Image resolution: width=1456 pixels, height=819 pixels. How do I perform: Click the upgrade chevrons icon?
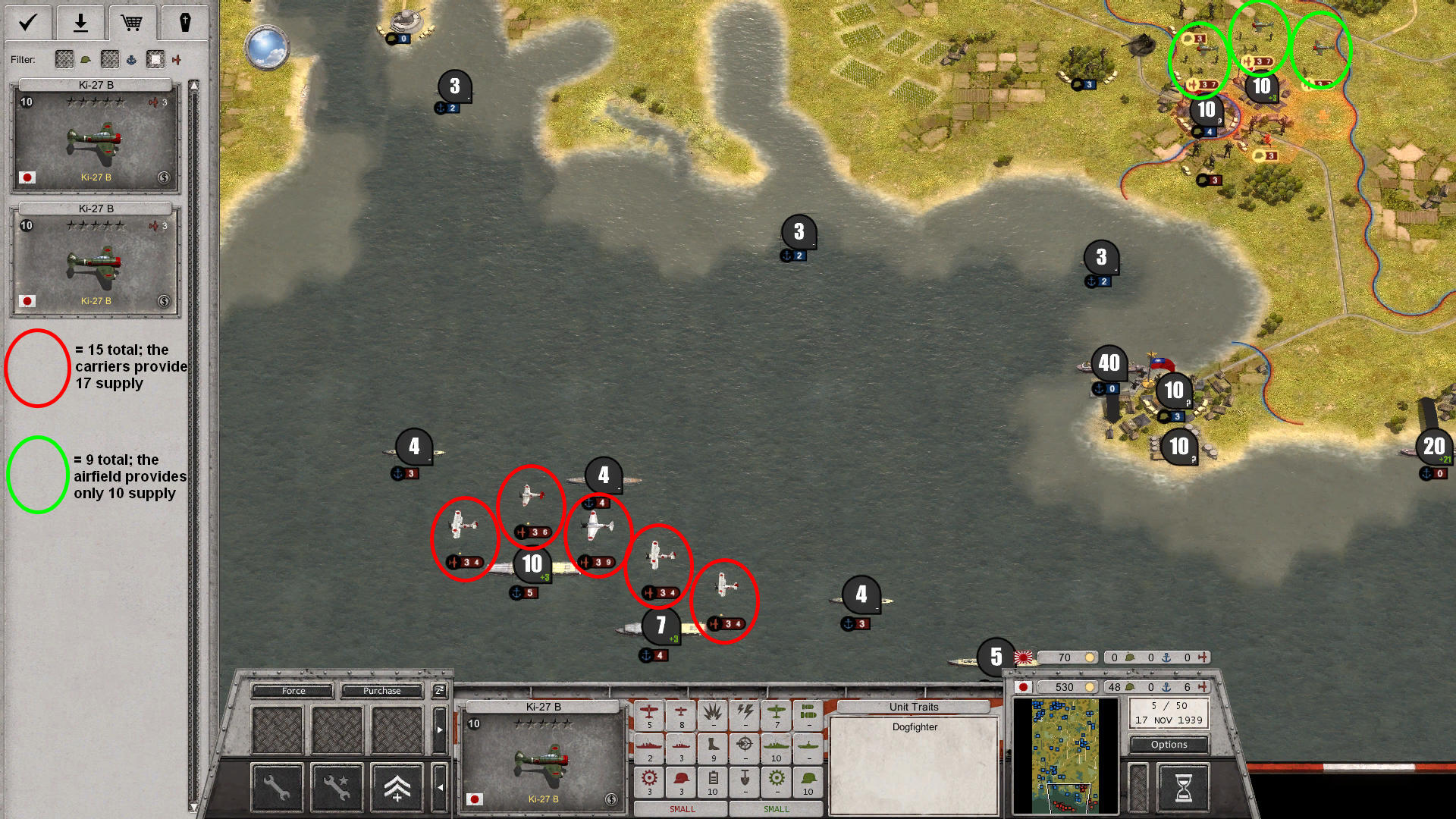point(397,787)
